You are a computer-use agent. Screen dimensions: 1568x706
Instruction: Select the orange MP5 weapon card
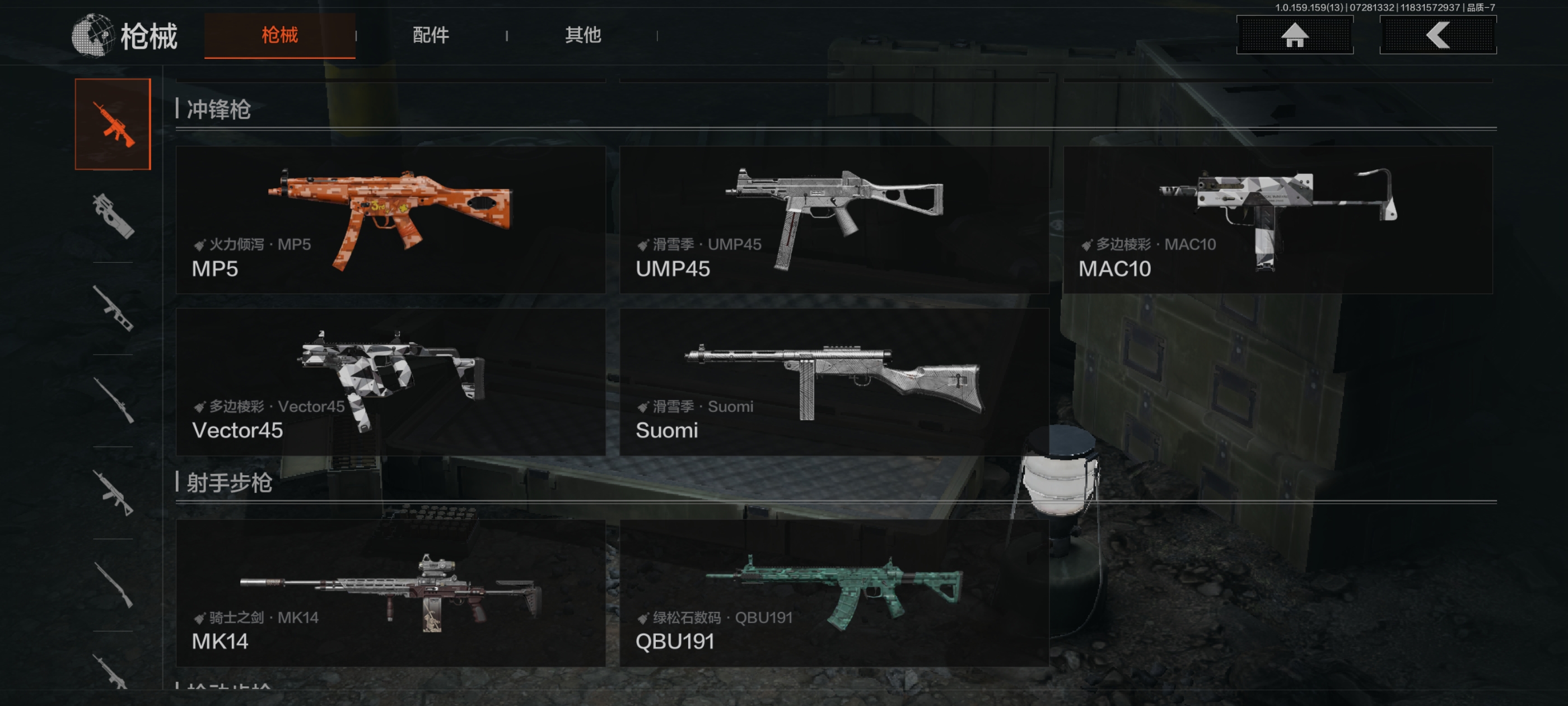390,220
